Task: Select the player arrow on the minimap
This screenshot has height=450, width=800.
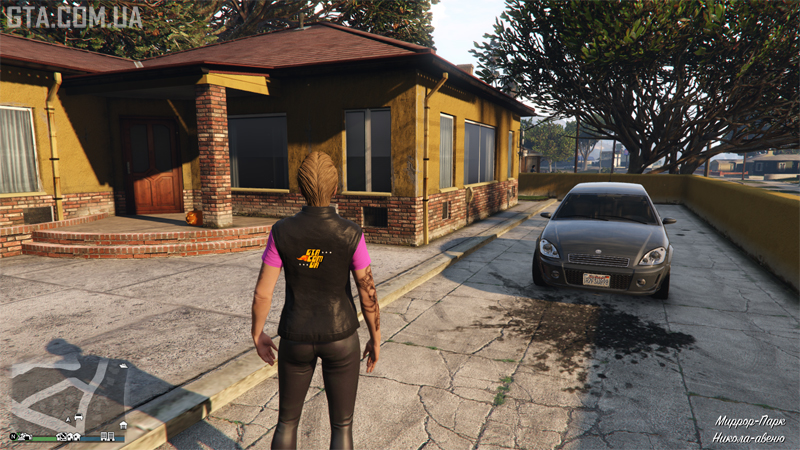Action: coord(68,419)
